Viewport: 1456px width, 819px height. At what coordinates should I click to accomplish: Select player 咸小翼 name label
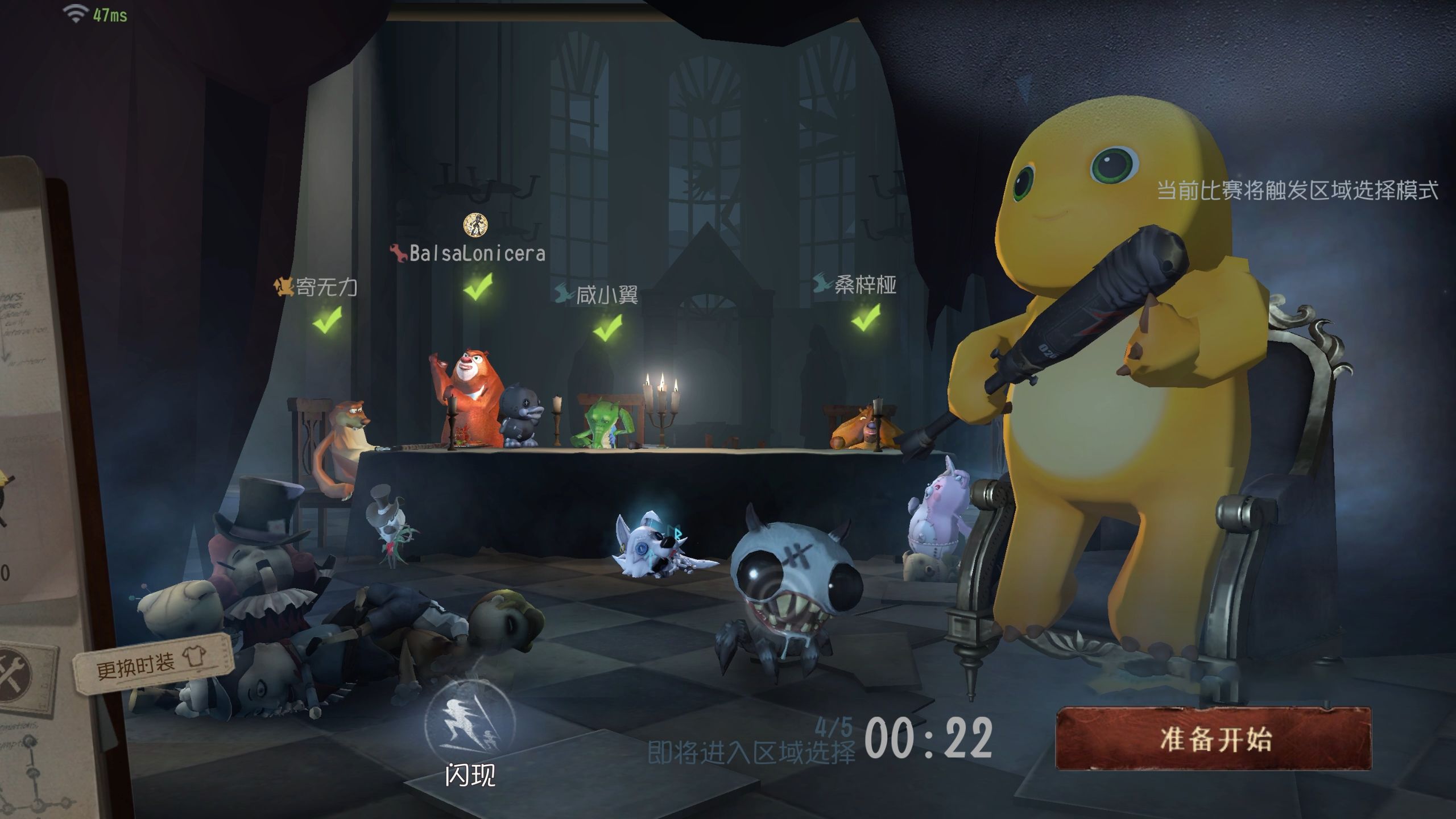pos(606,295)
